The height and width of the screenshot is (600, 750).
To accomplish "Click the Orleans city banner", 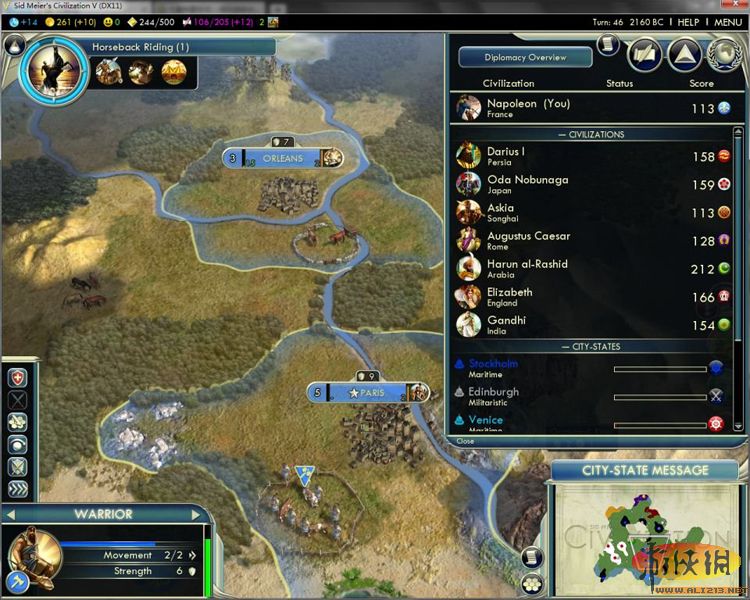I will 282,158.
